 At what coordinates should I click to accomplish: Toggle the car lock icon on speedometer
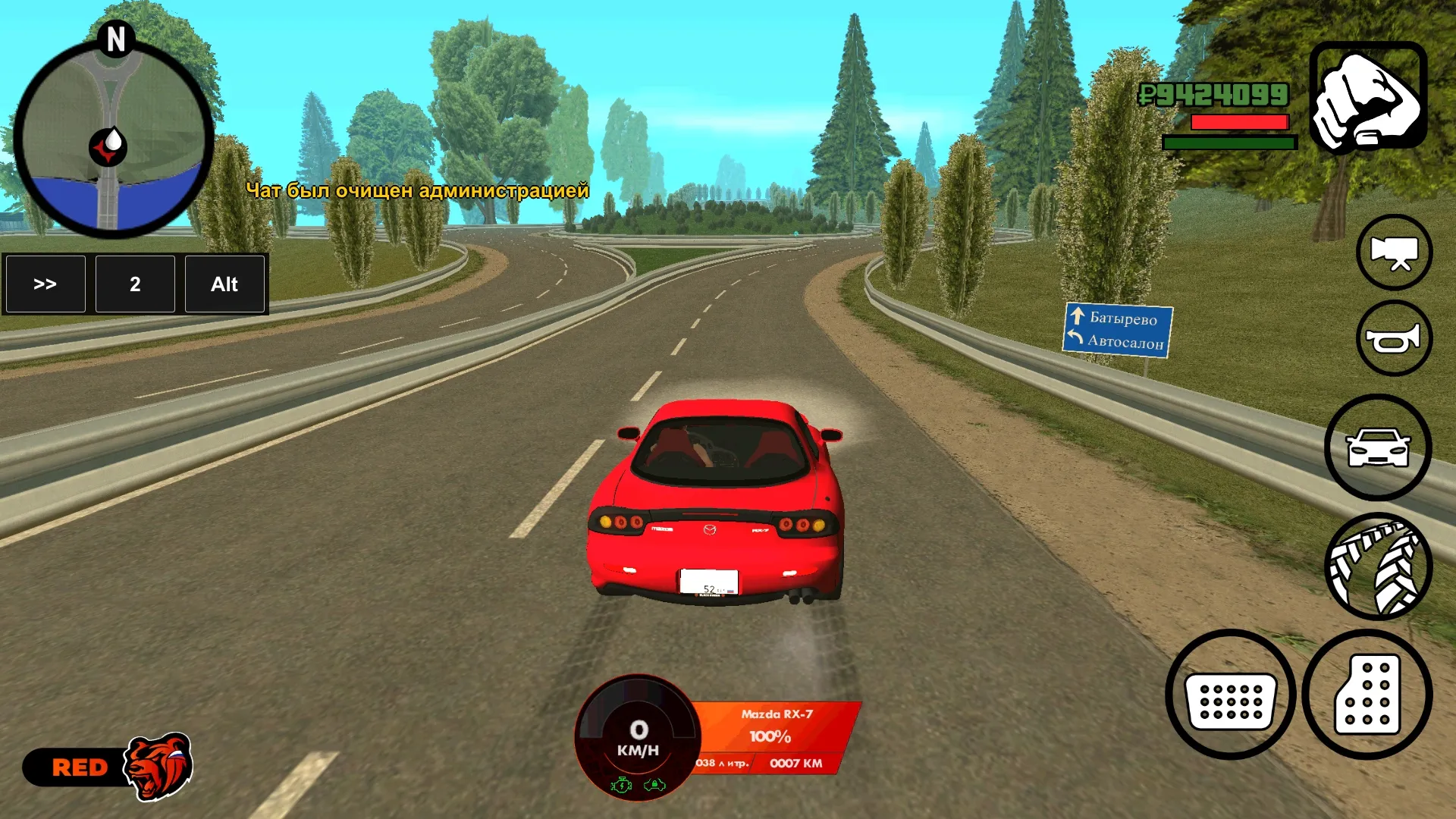pos(654,785)
